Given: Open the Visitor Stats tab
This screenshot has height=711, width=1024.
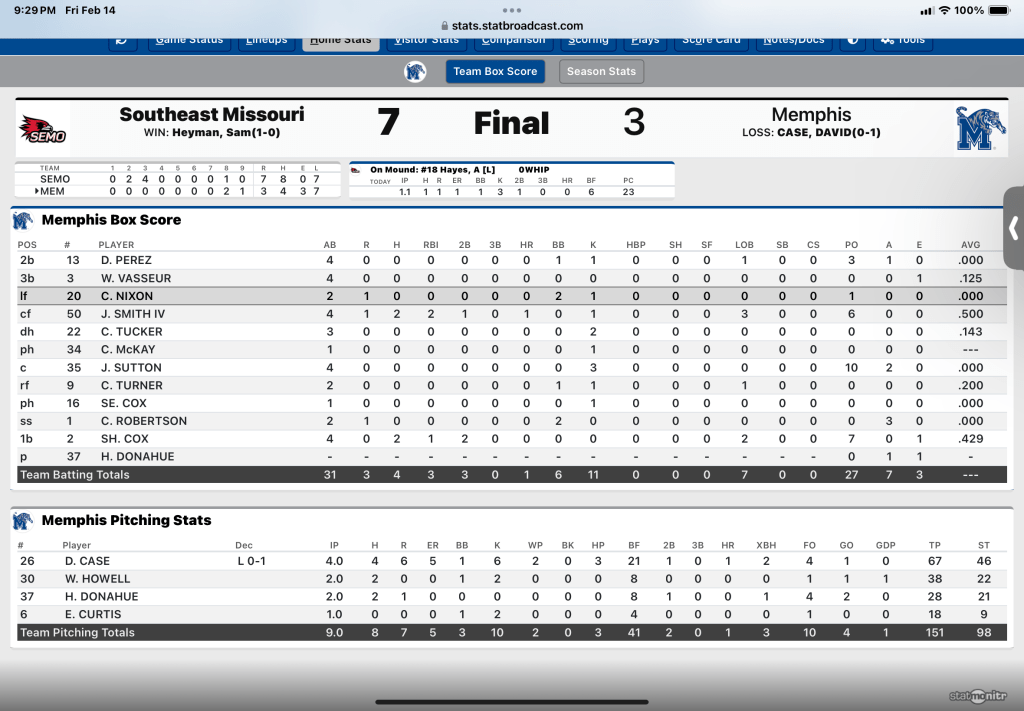Looking at the screenshot, I should (427, 41).
